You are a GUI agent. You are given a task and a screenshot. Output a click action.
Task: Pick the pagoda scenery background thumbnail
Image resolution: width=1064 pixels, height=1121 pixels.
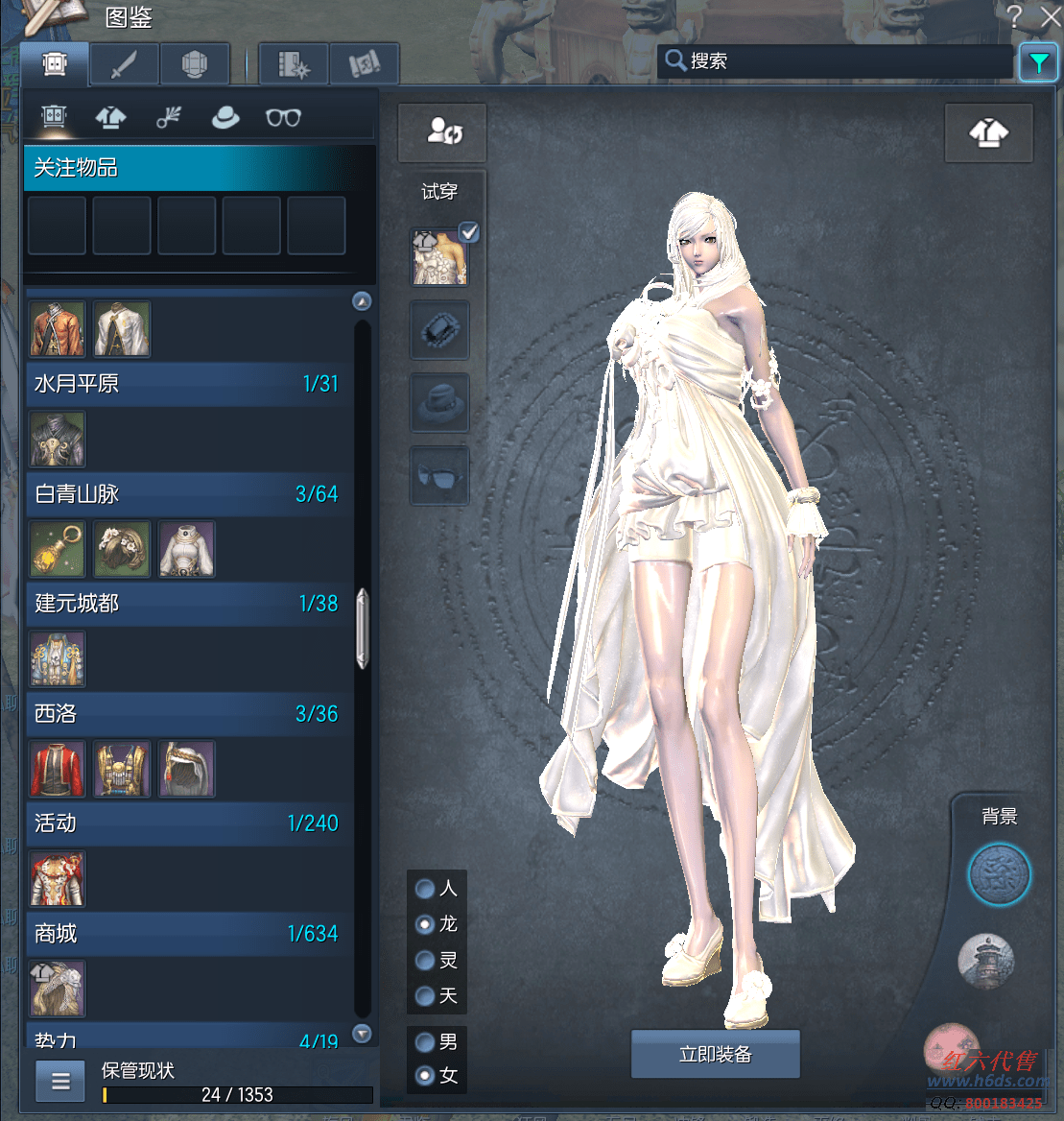pyautogui.click(x=985, y=959)
